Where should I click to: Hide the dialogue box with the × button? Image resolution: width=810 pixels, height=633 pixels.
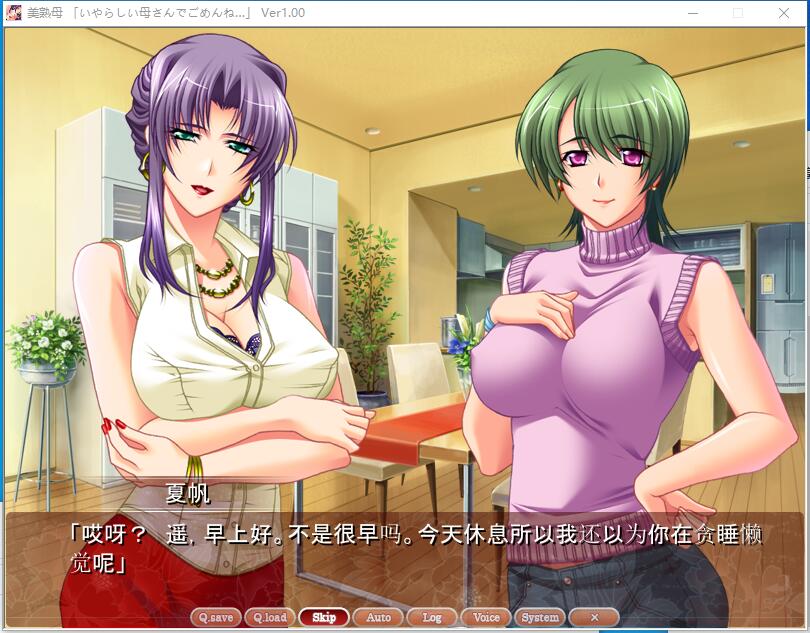coord(594,617)
